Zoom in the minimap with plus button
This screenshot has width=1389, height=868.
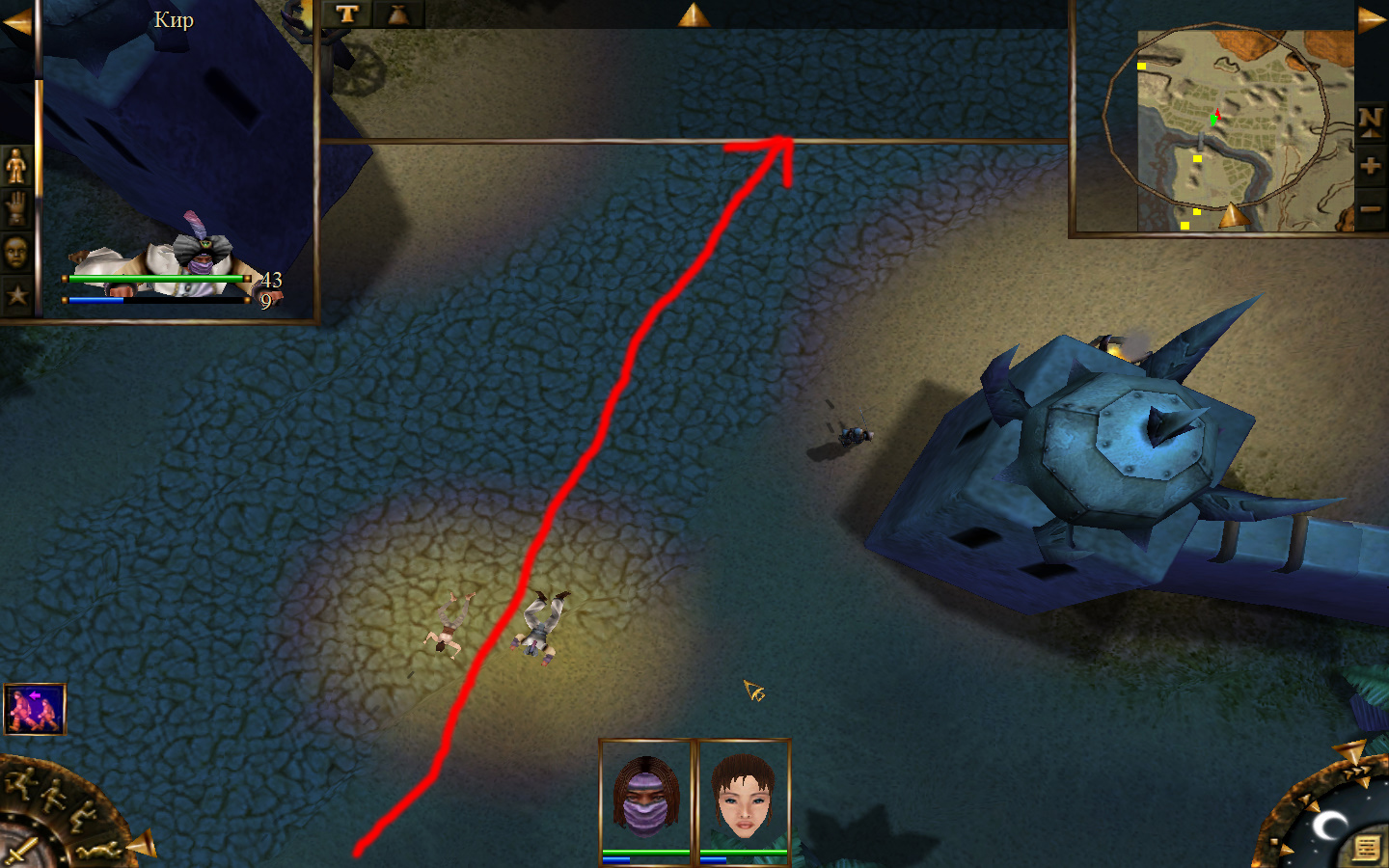[1371, 166]
